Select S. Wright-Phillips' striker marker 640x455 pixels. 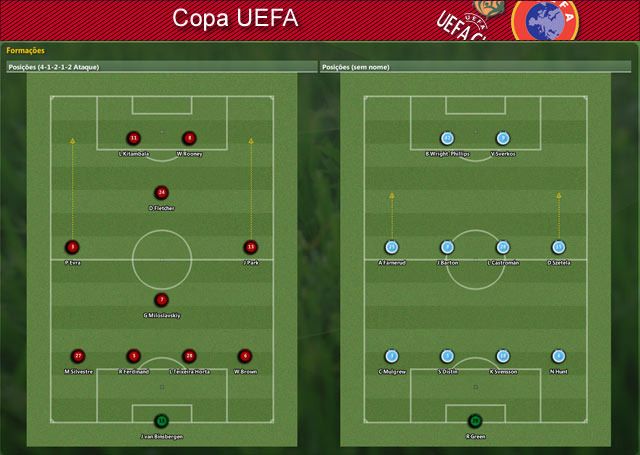coord(447,138)
